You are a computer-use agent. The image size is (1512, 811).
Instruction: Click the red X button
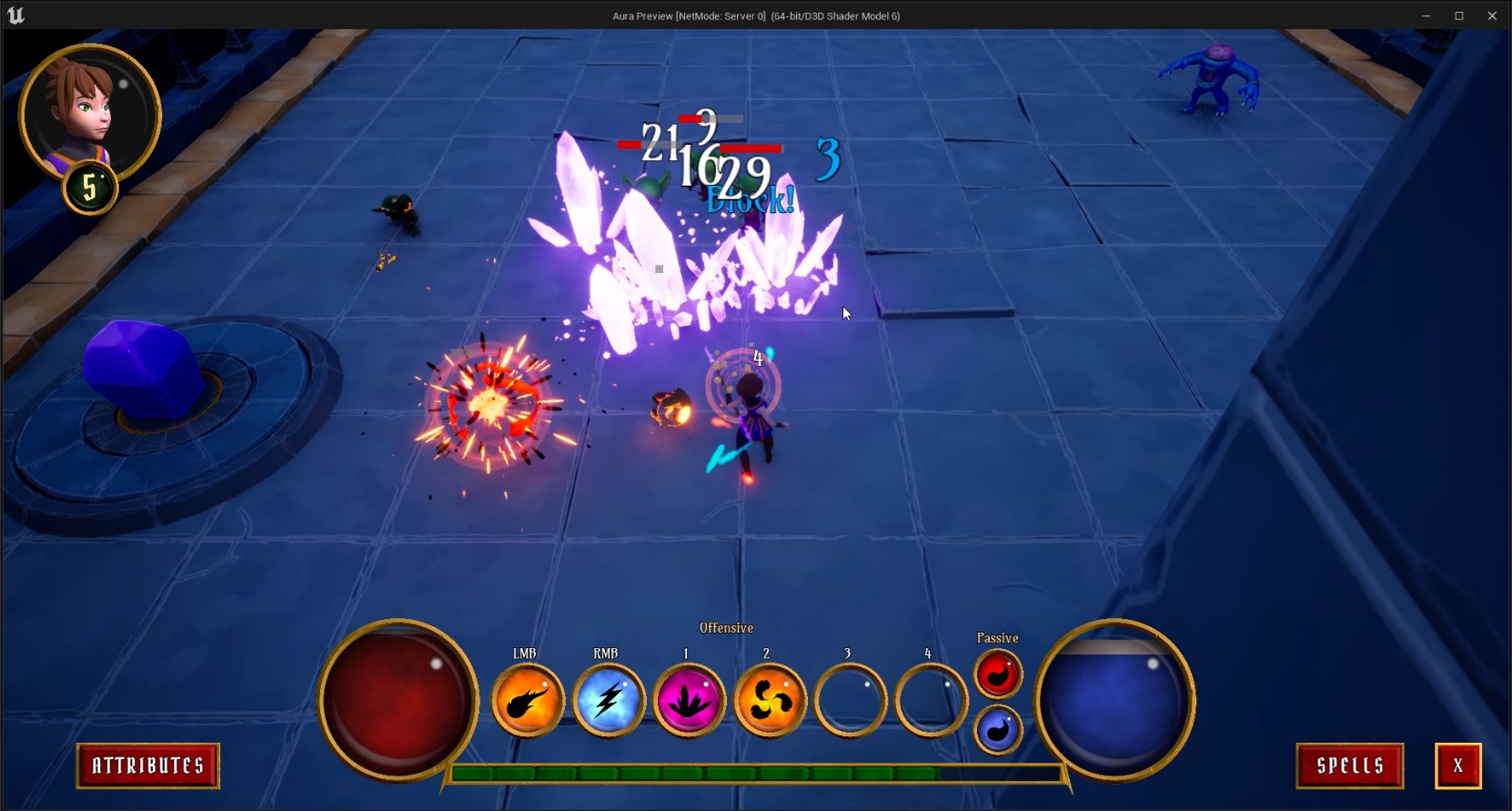pyautogui.click(x=1457, y=765)
